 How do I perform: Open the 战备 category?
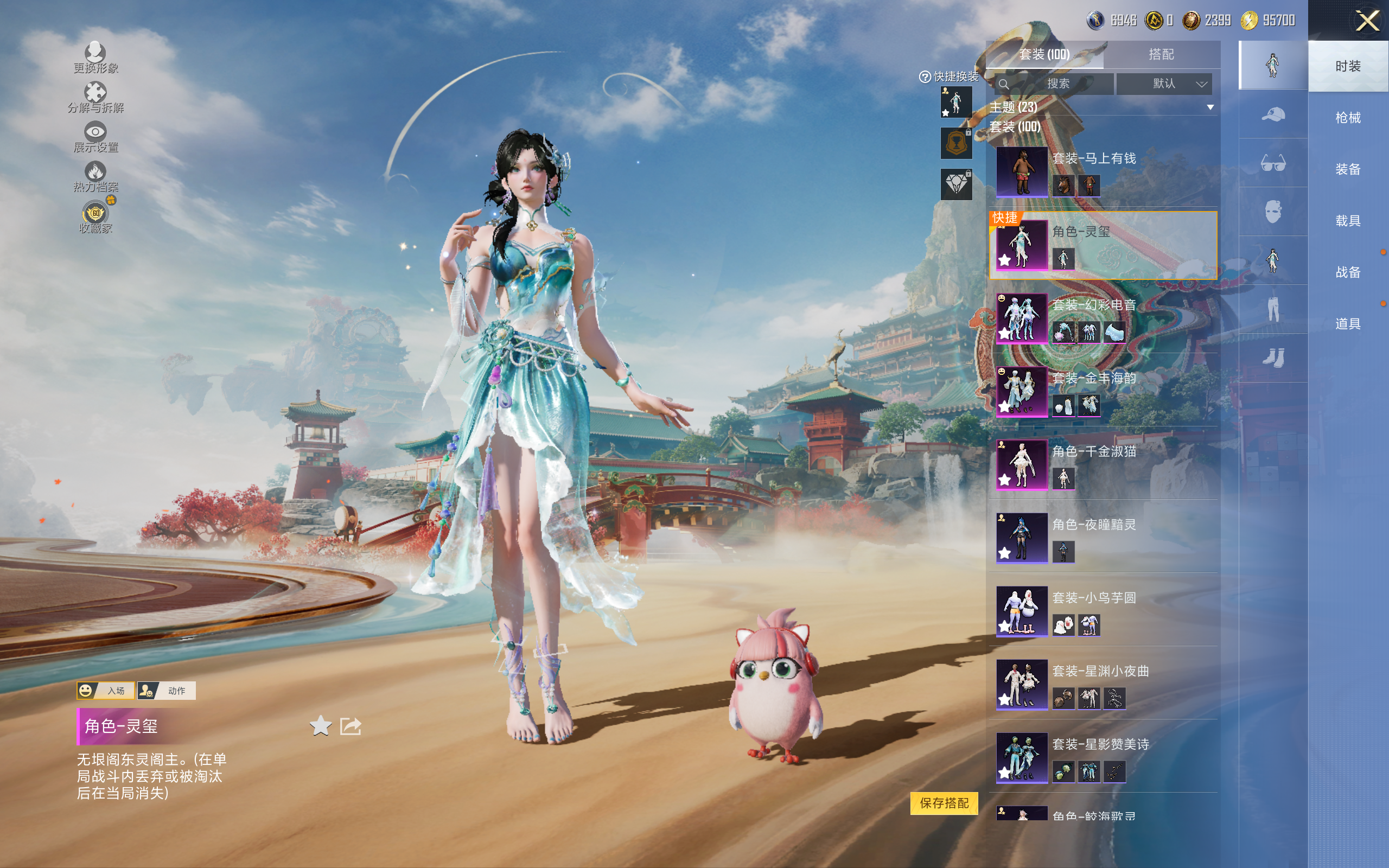coord(1347,272)
